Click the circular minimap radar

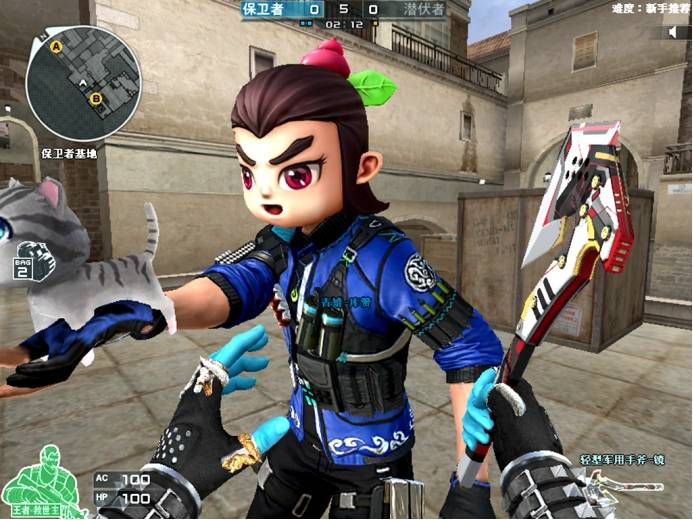click(x=83, y=83)
